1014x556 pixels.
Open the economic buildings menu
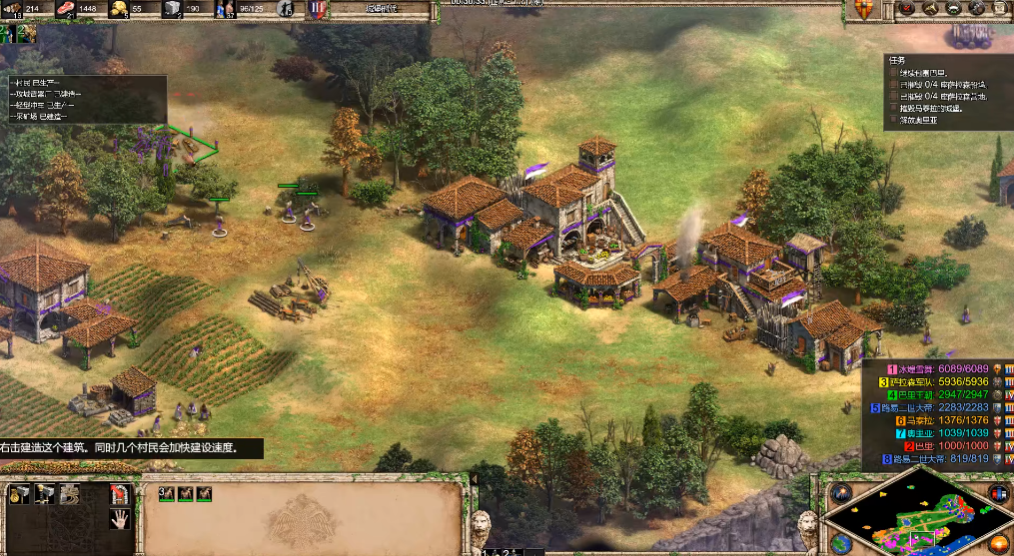pyautogui.click(x=19, y=494)
